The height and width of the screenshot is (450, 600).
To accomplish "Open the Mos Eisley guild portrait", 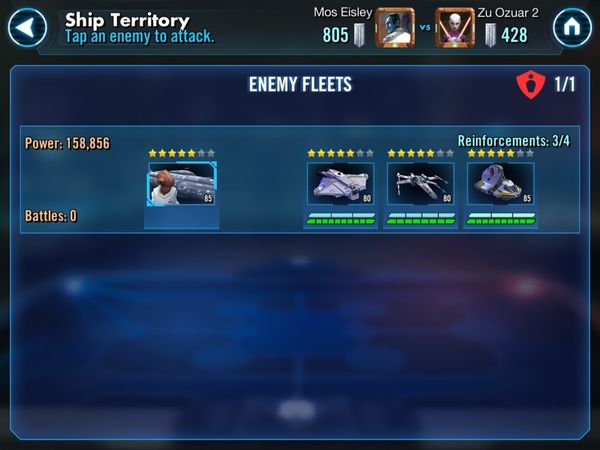I will click(x=394, y=28).
